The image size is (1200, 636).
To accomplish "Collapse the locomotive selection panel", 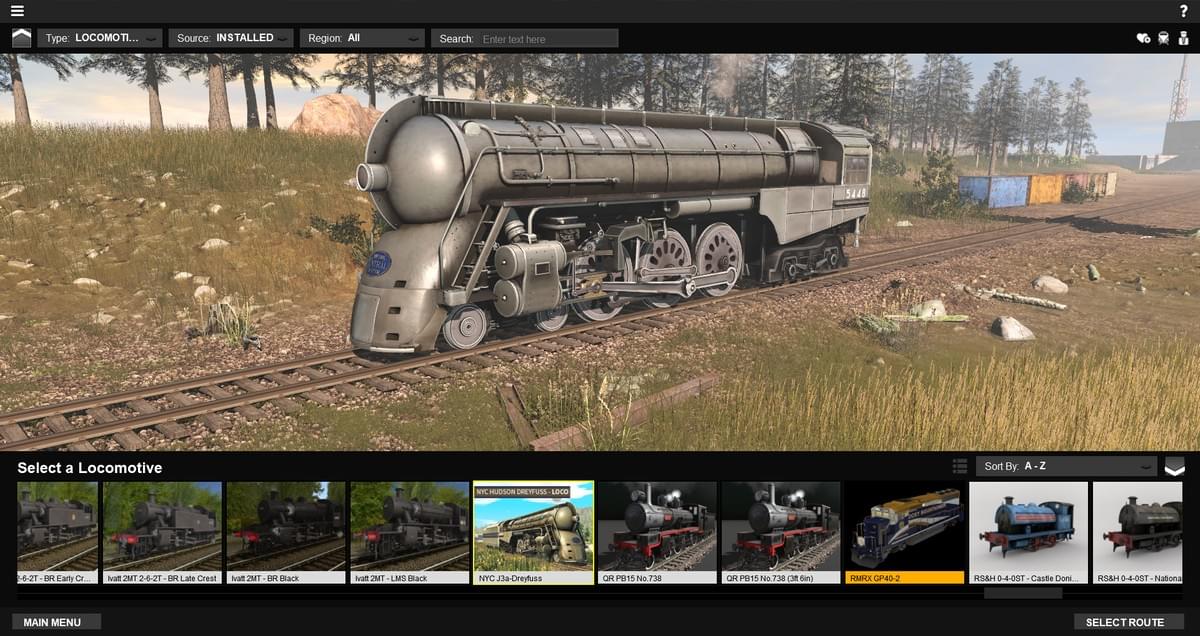I will (x=1174, y=466).
